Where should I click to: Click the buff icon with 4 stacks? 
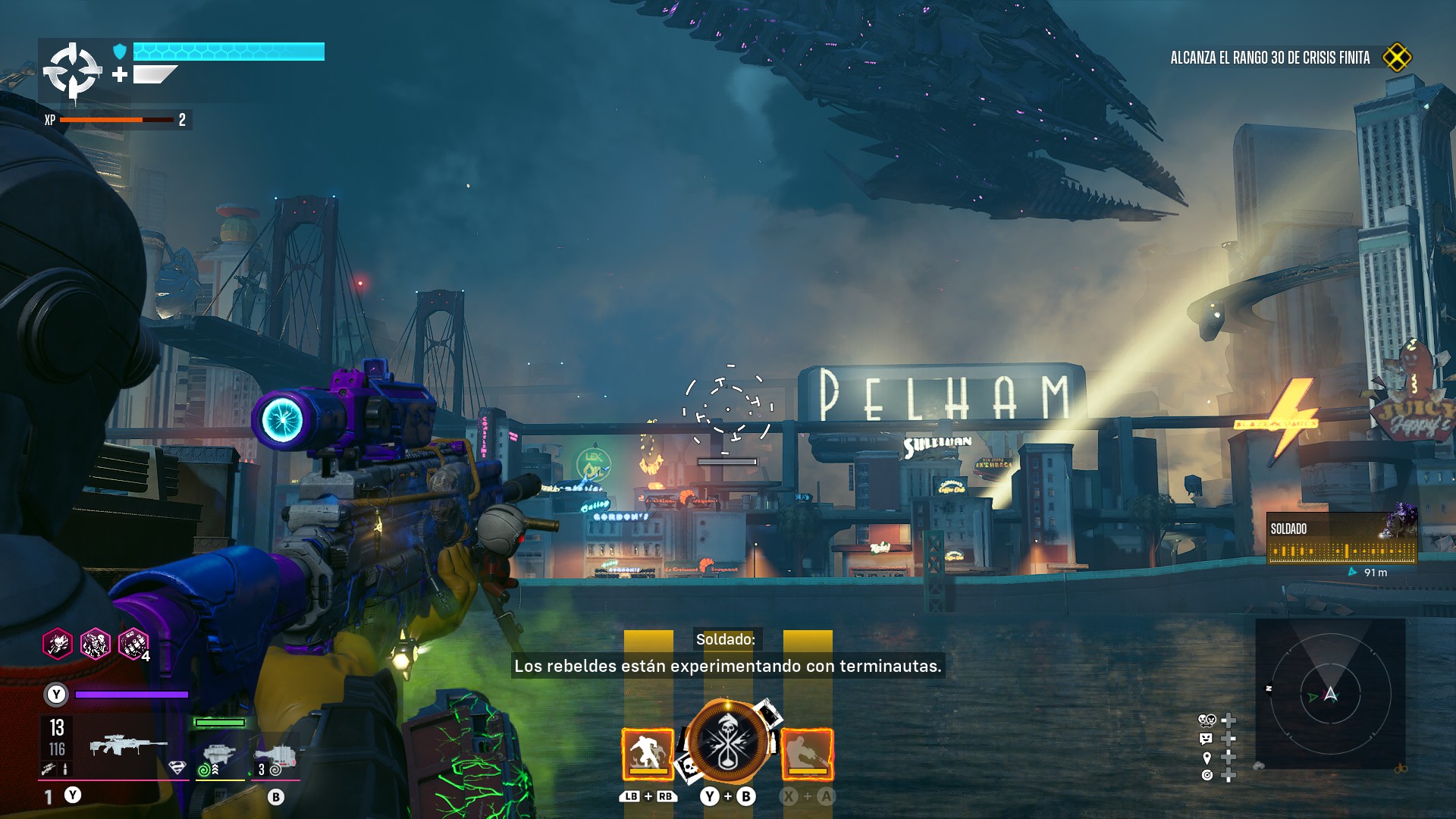(133, 645)
